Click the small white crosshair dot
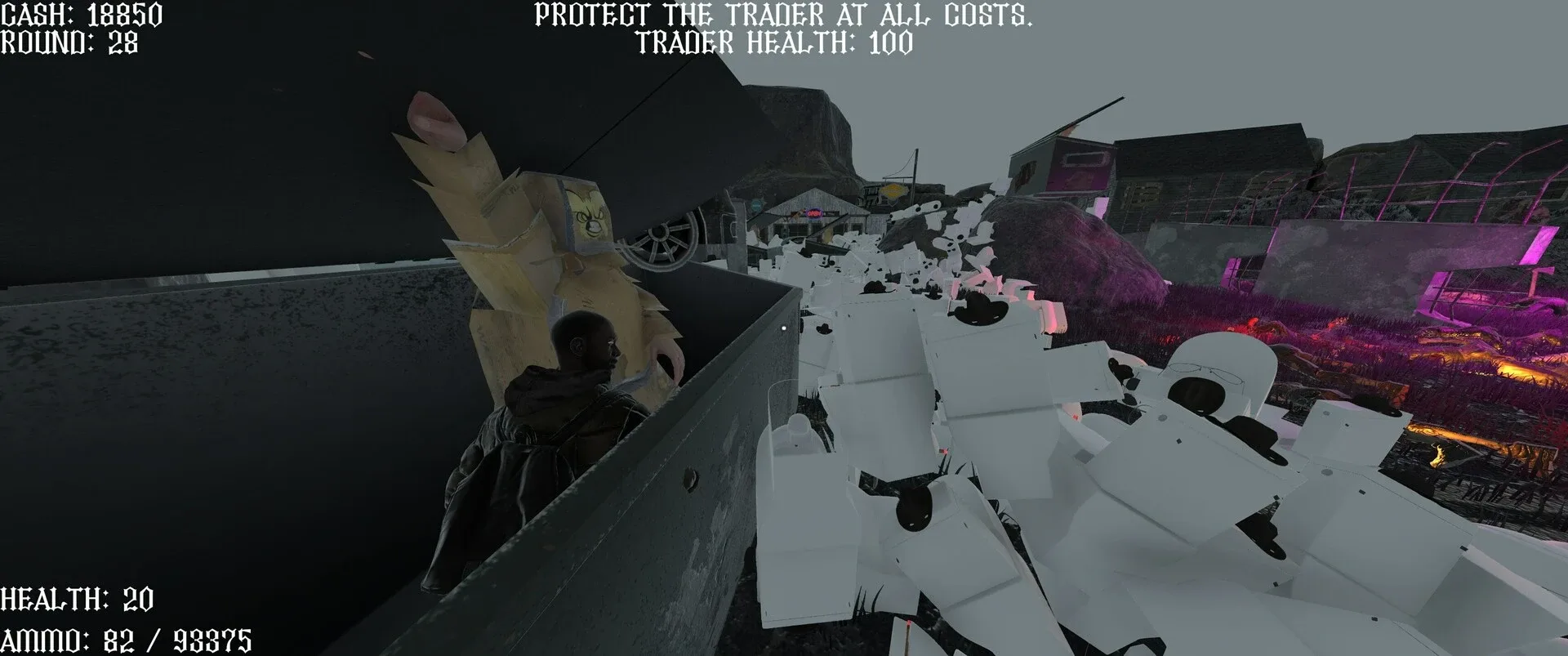Image resolution: width=1568 pixels, height=656 pixels. pyautogui.click(x=782, y=328)
